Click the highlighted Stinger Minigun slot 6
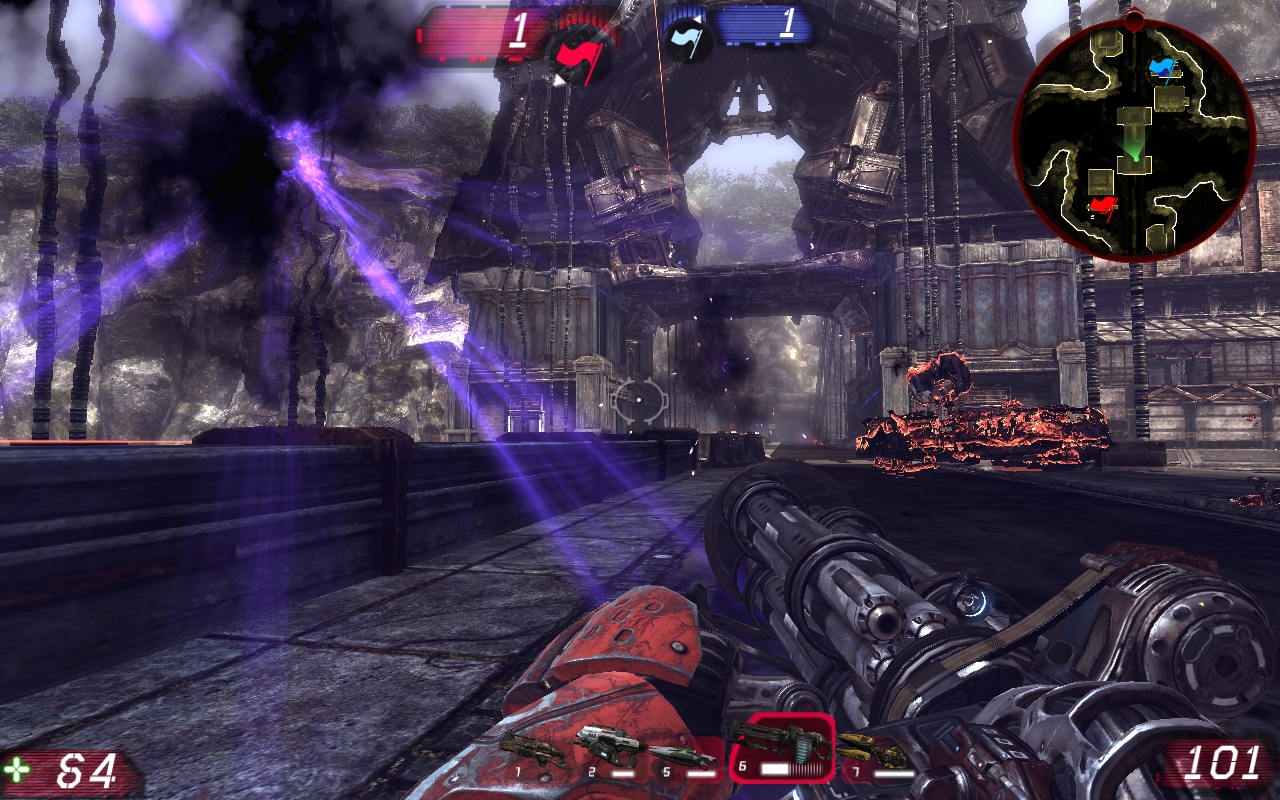Viewport: 1280px width, 800px height. click(x=780, y=746)
